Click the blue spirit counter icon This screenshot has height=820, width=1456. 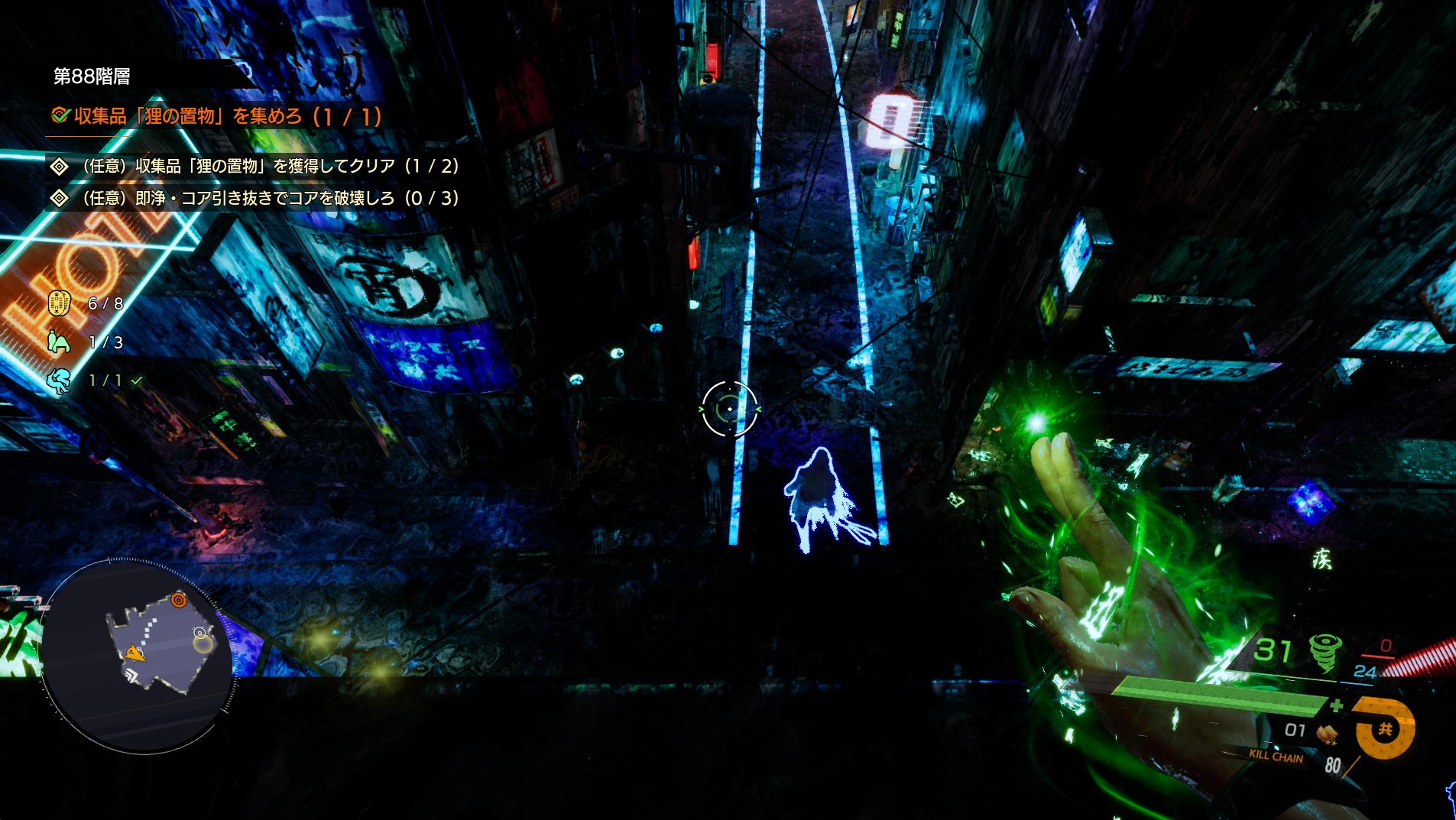coord(59,380)
